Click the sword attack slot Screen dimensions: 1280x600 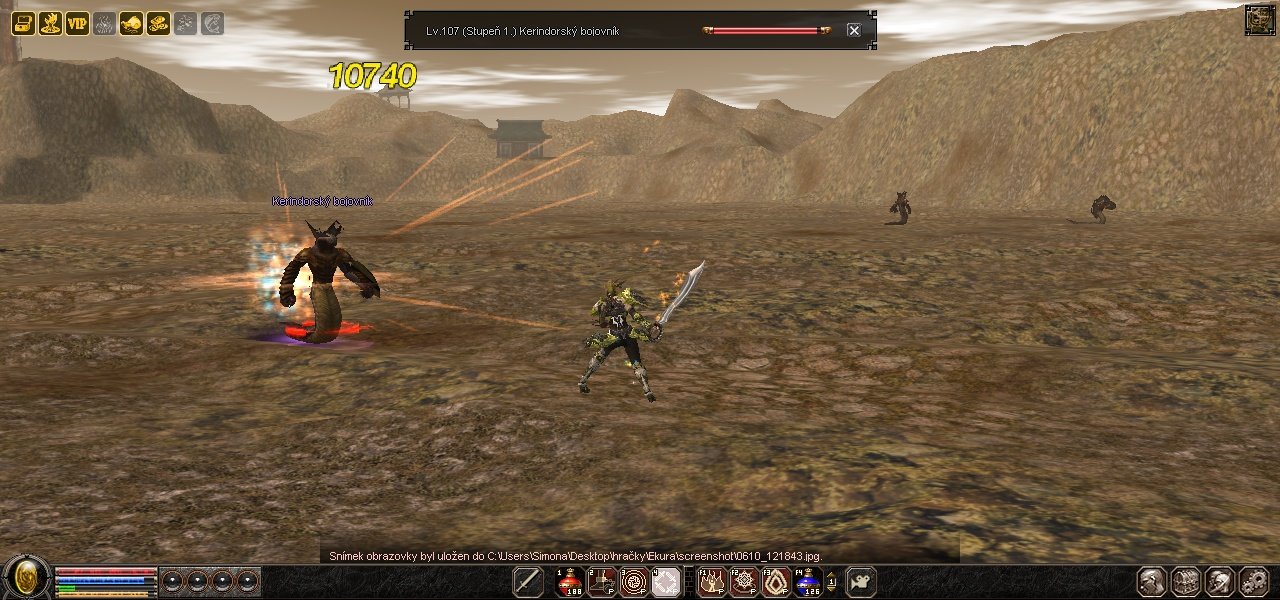click(528, 581)
